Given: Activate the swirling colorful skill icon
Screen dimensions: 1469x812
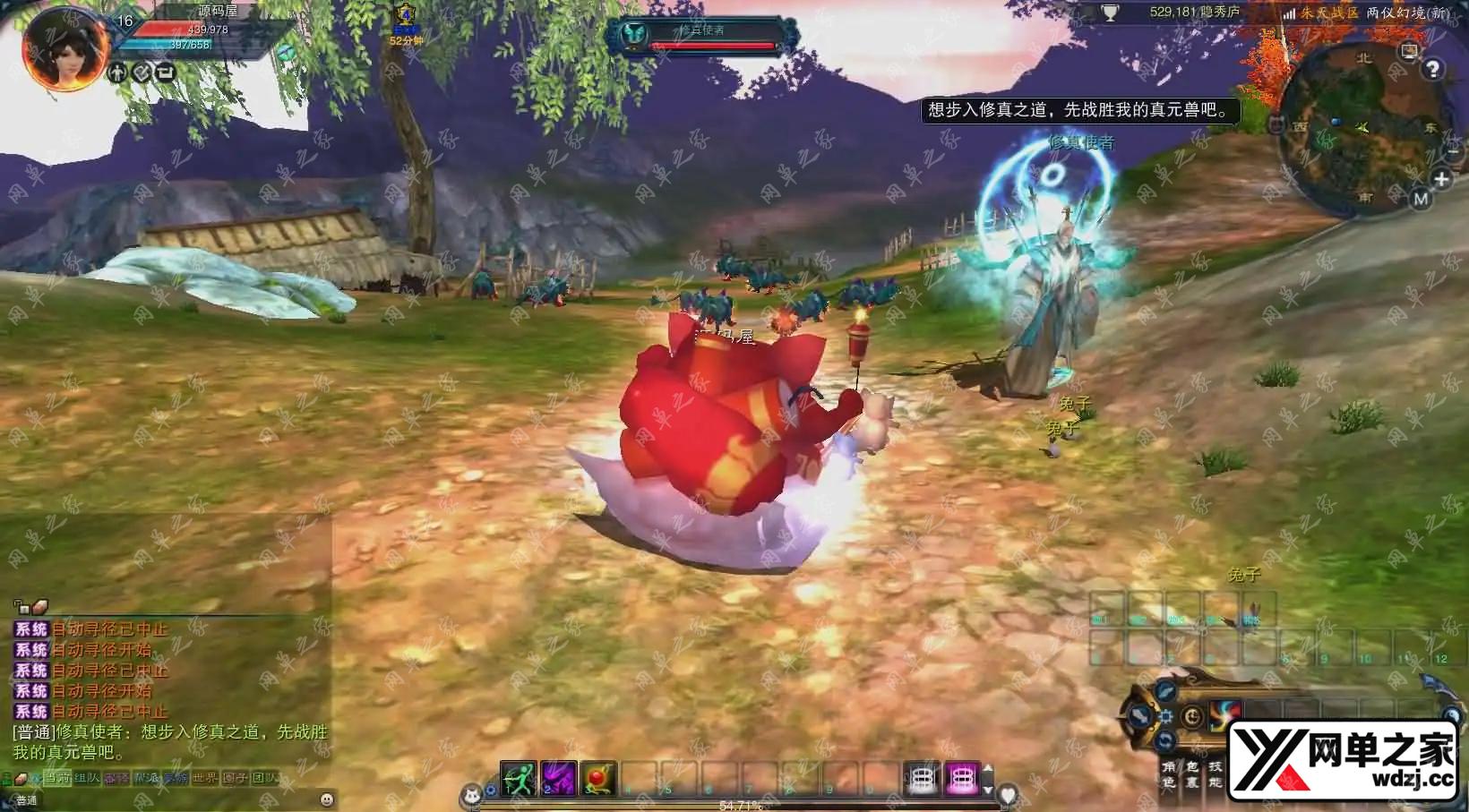Looking at the screenshot, I should coord(1224,714).
